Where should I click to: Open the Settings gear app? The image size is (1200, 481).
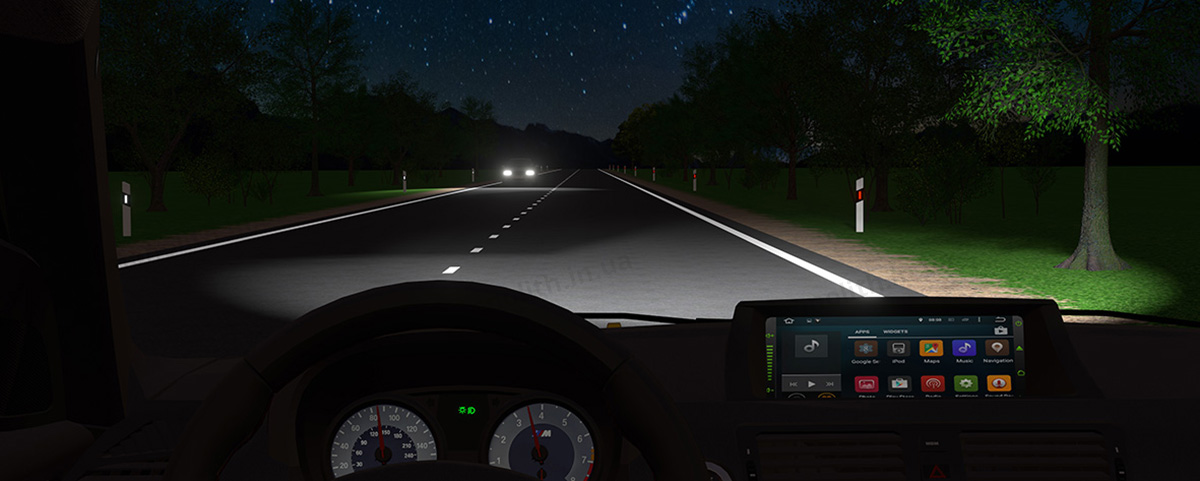tap(965, 384)
